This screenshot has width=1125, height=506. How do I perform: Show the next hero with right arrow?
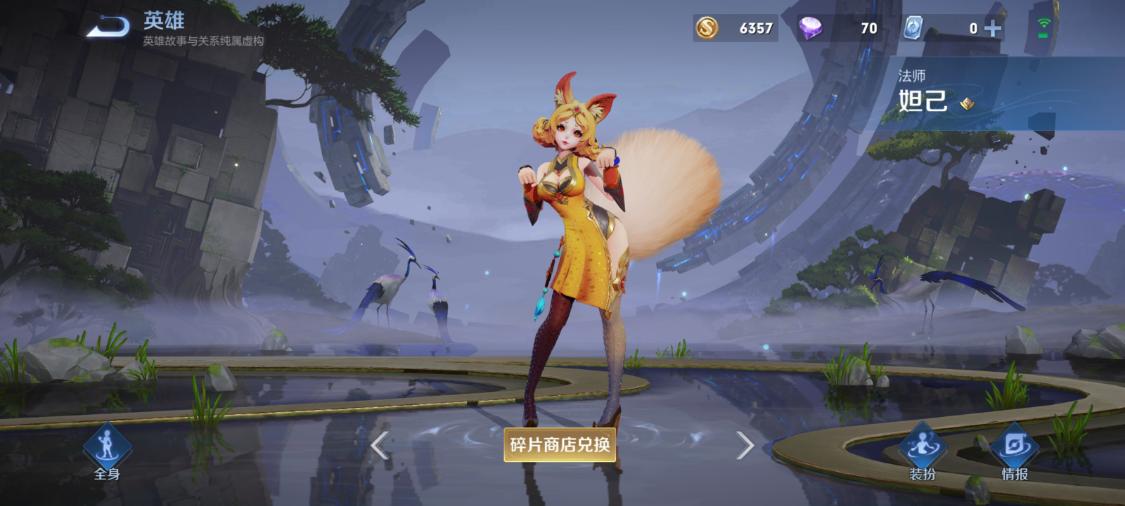(745, 445)
